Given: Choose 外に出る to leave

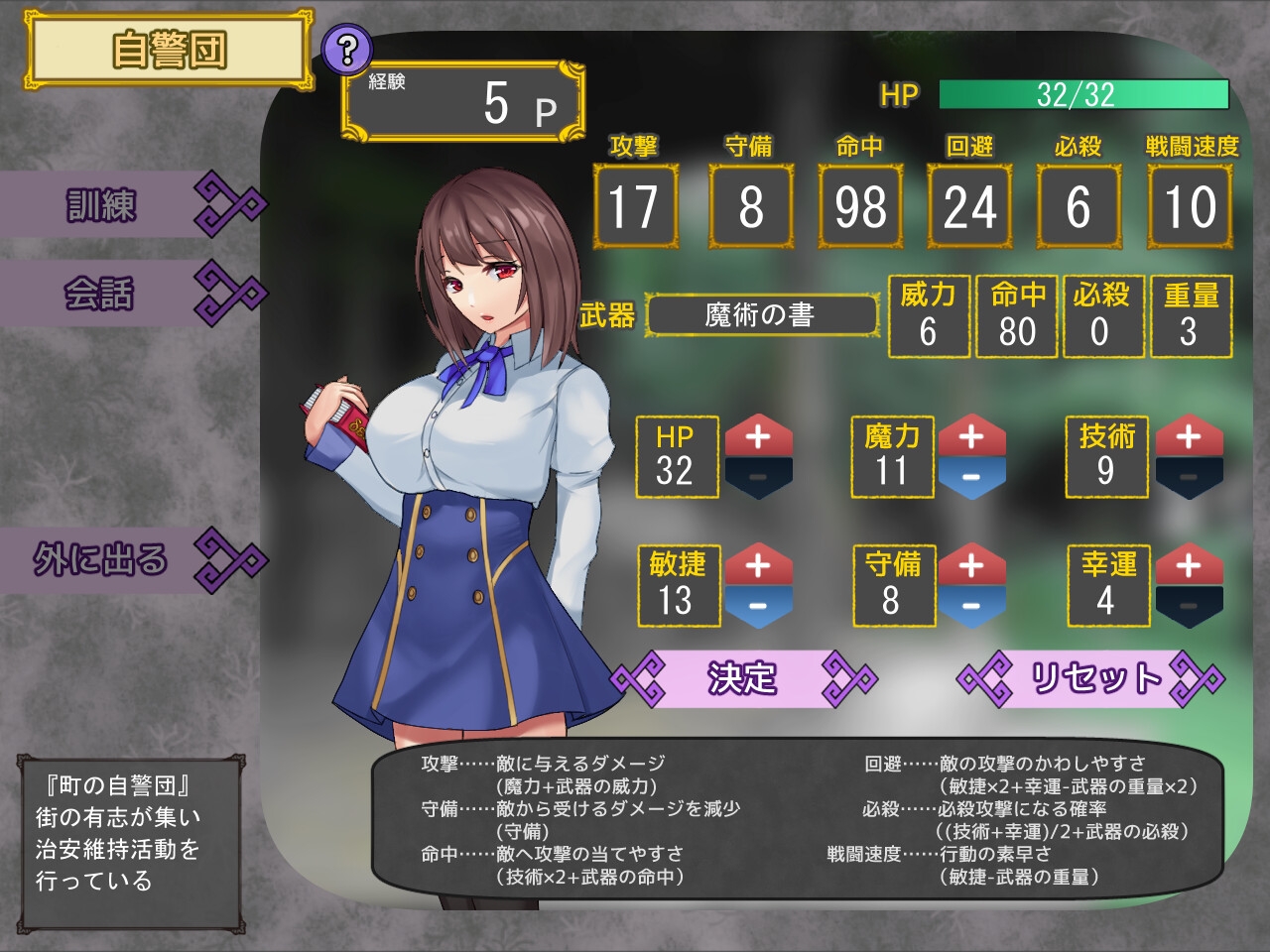Looking at the screenshot, I should 129,560.
